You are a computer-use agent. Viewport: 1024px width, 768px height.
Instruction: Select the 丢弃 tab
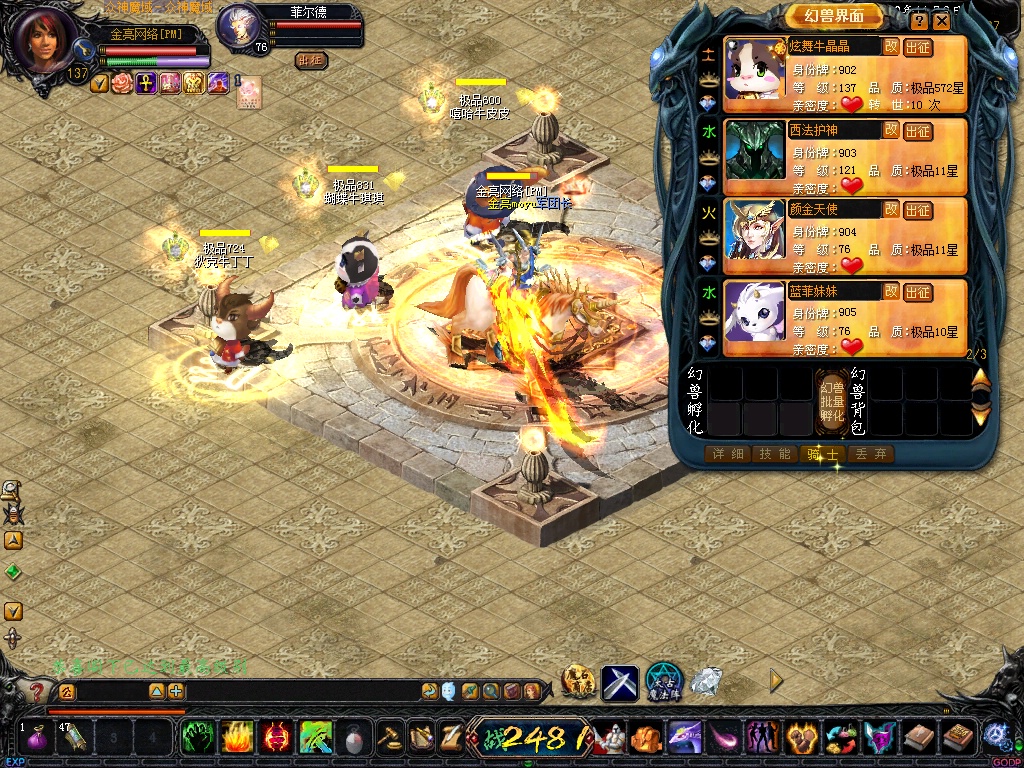869,454
